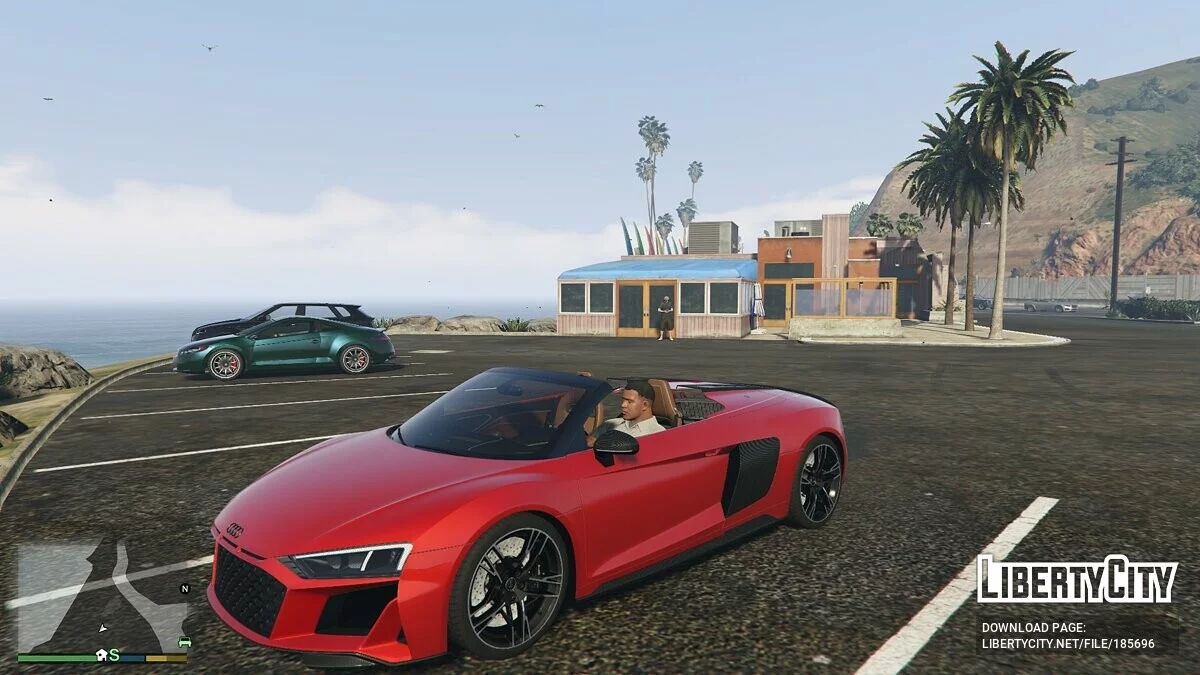The width and height of the screenshot is (1200, 675).
Task: Click the white player arrow on minimap
Action: click(x=103, y=628)
